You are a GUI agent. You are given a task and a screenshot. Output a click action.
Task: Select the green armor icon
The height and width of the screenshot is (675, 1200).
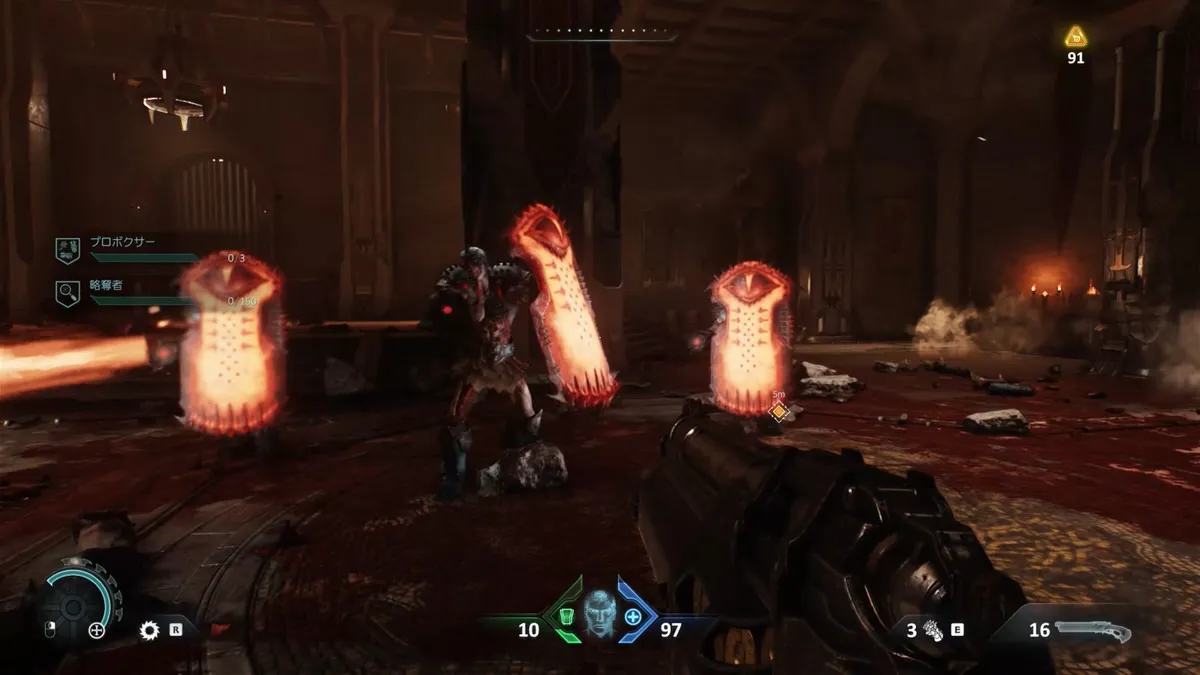pos(565,615)
